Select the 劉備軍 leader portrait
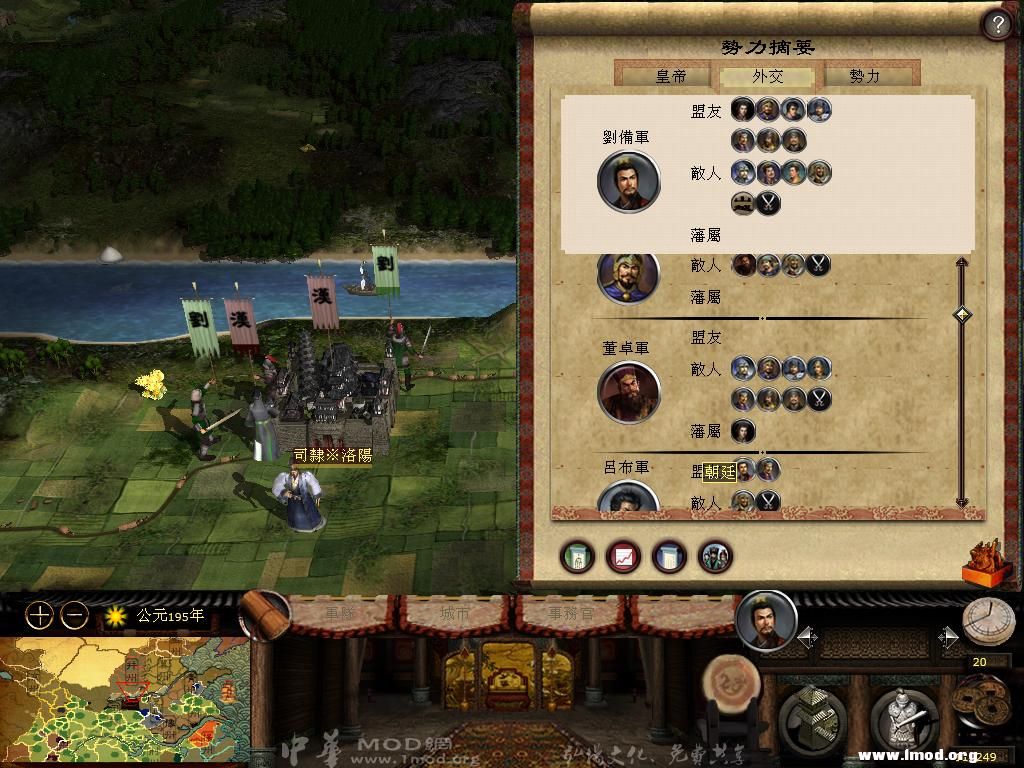The height and width of the screenshot is (768, 1024). tap(629, 182)
